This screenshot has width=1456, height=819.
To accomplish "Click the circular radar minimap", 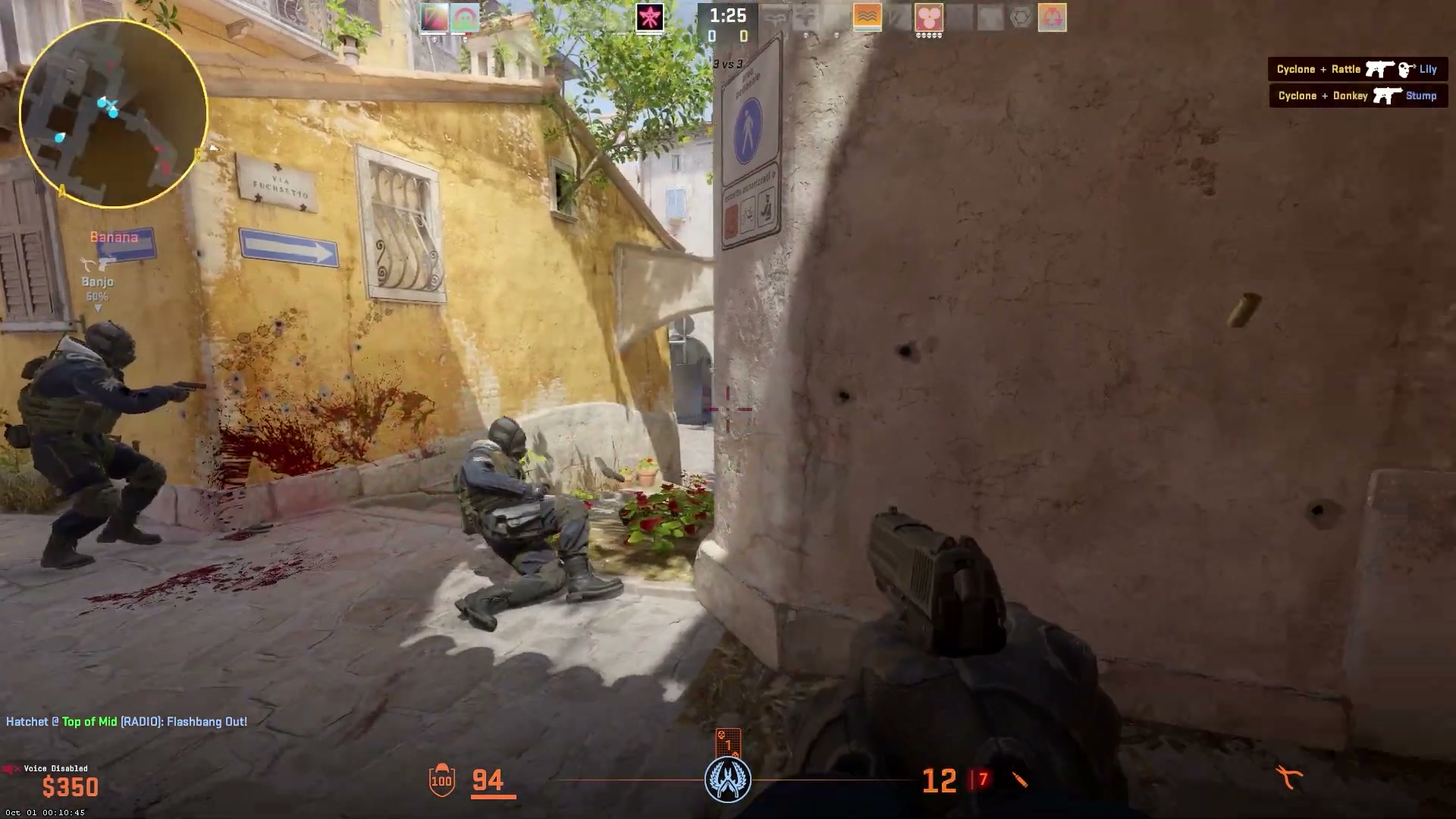I will (114, 114).
